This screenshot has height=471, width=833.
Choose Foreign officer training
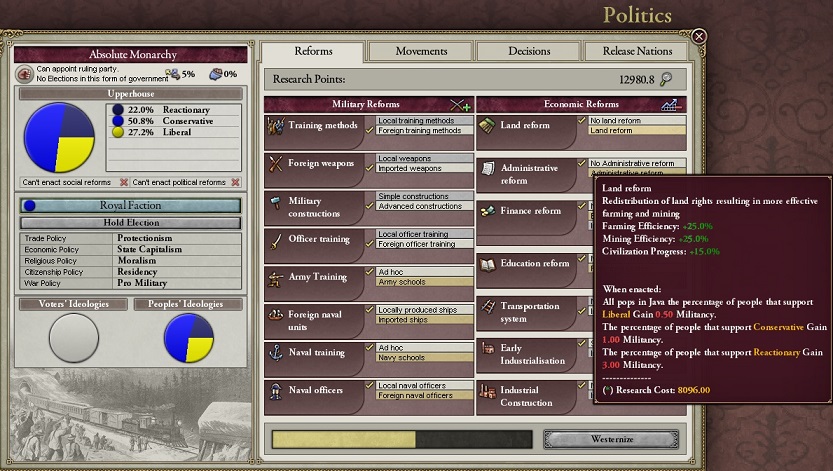click(x=424, y=244)
